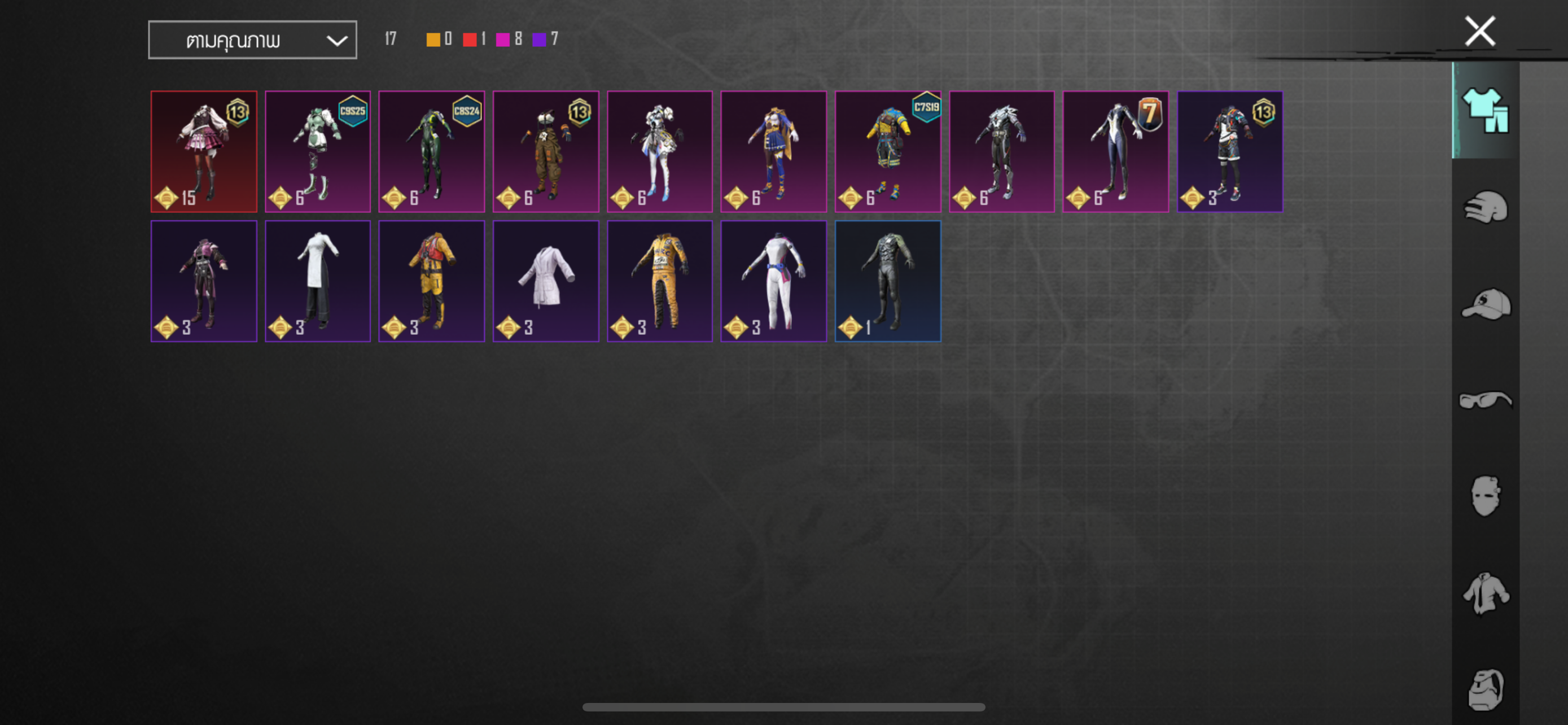Open the face mask category
1568x725 pixels.
click(x=1485, y=496)
